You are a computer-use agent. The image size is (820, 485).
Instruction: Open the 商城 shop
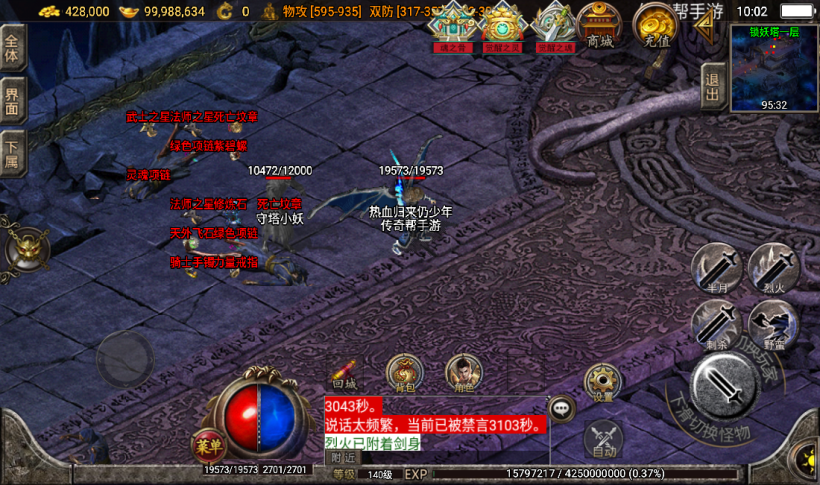click(600, 25)
